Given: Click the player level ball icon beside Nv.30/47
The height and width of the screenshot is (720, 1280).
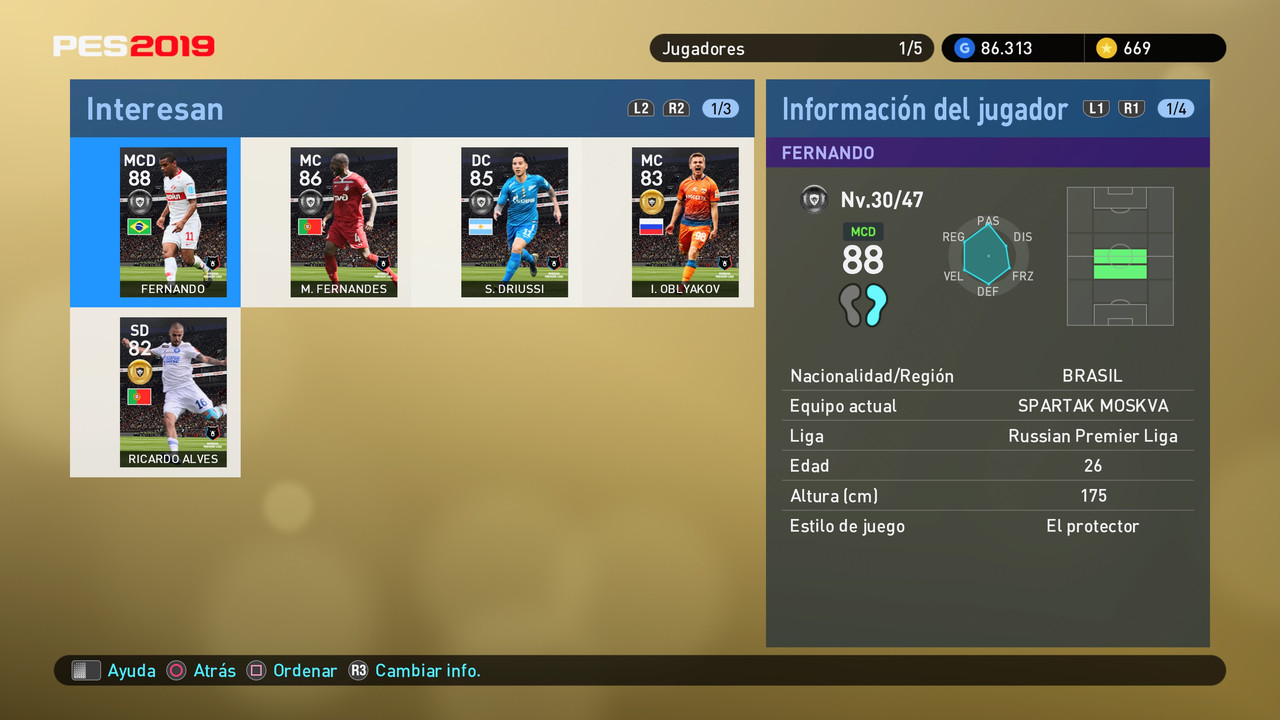Looking at the screenshot, I should pyautogui.click(x=814, y=199).
